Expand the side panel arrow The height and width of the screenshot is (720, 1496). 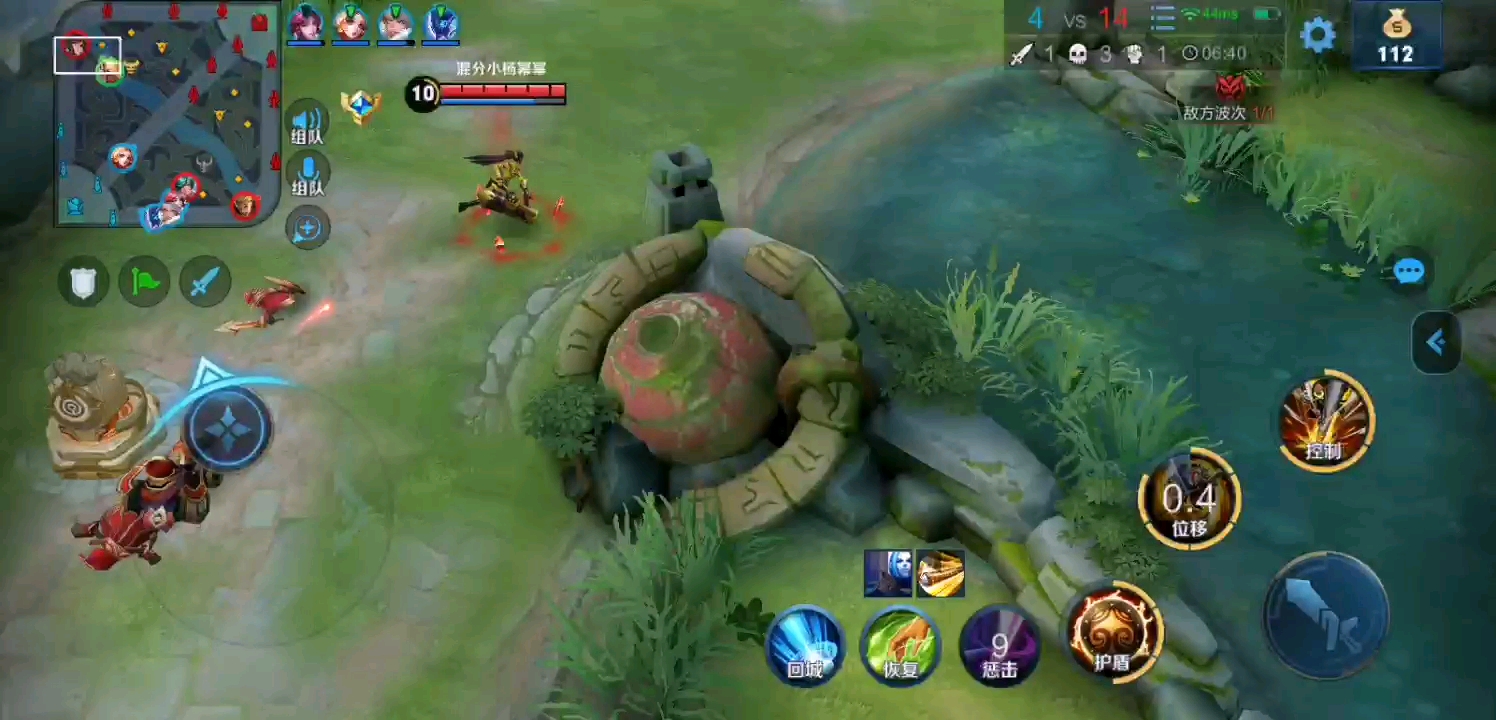pos(1437,343)
